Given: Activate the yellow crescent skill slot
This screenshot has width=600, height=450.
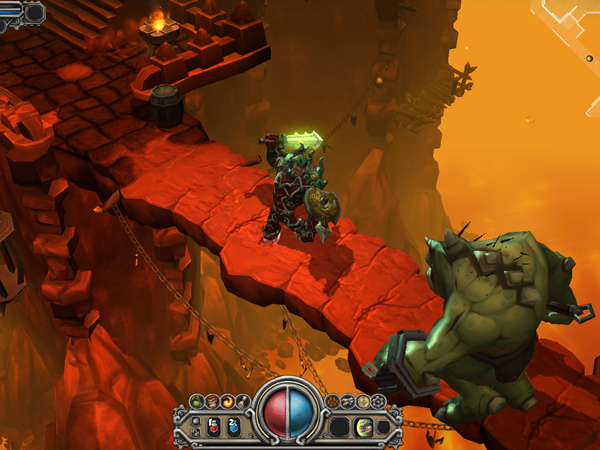Looking at the screenshot, I should [365, 427].
